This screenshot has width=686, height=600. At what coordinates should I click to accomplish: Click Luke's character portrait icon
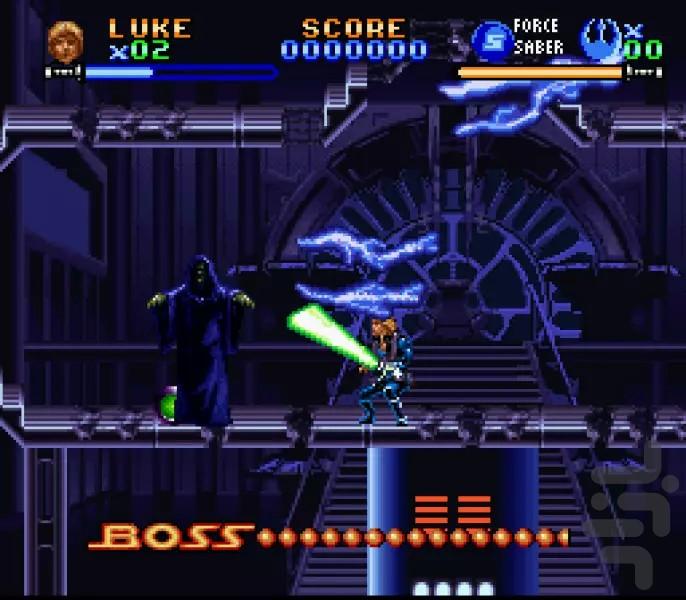(61, 41)
